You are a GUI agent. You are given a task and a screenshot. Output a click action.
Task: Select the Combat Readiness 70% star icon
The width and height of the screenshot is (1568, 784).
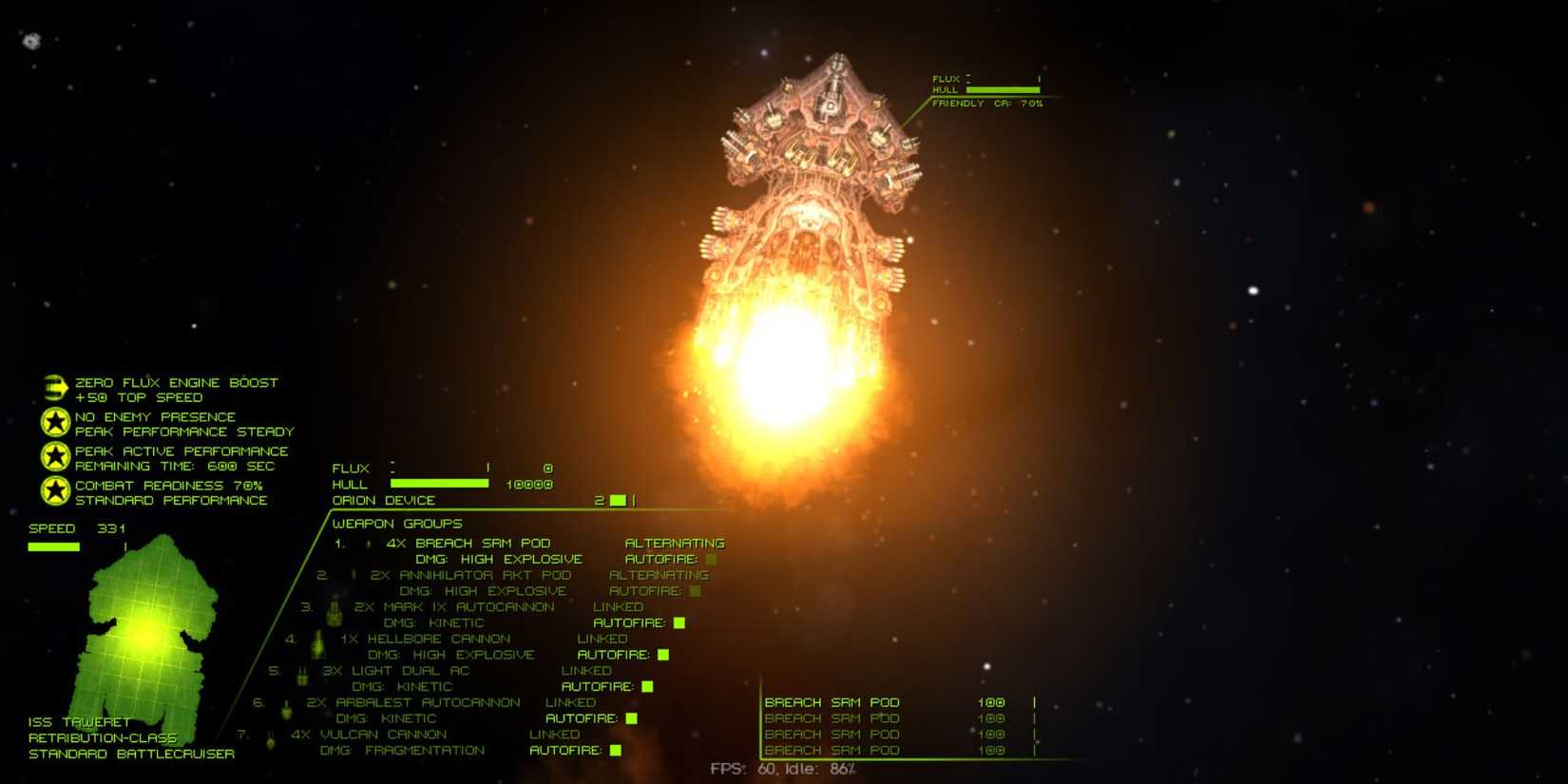point(54,490)
